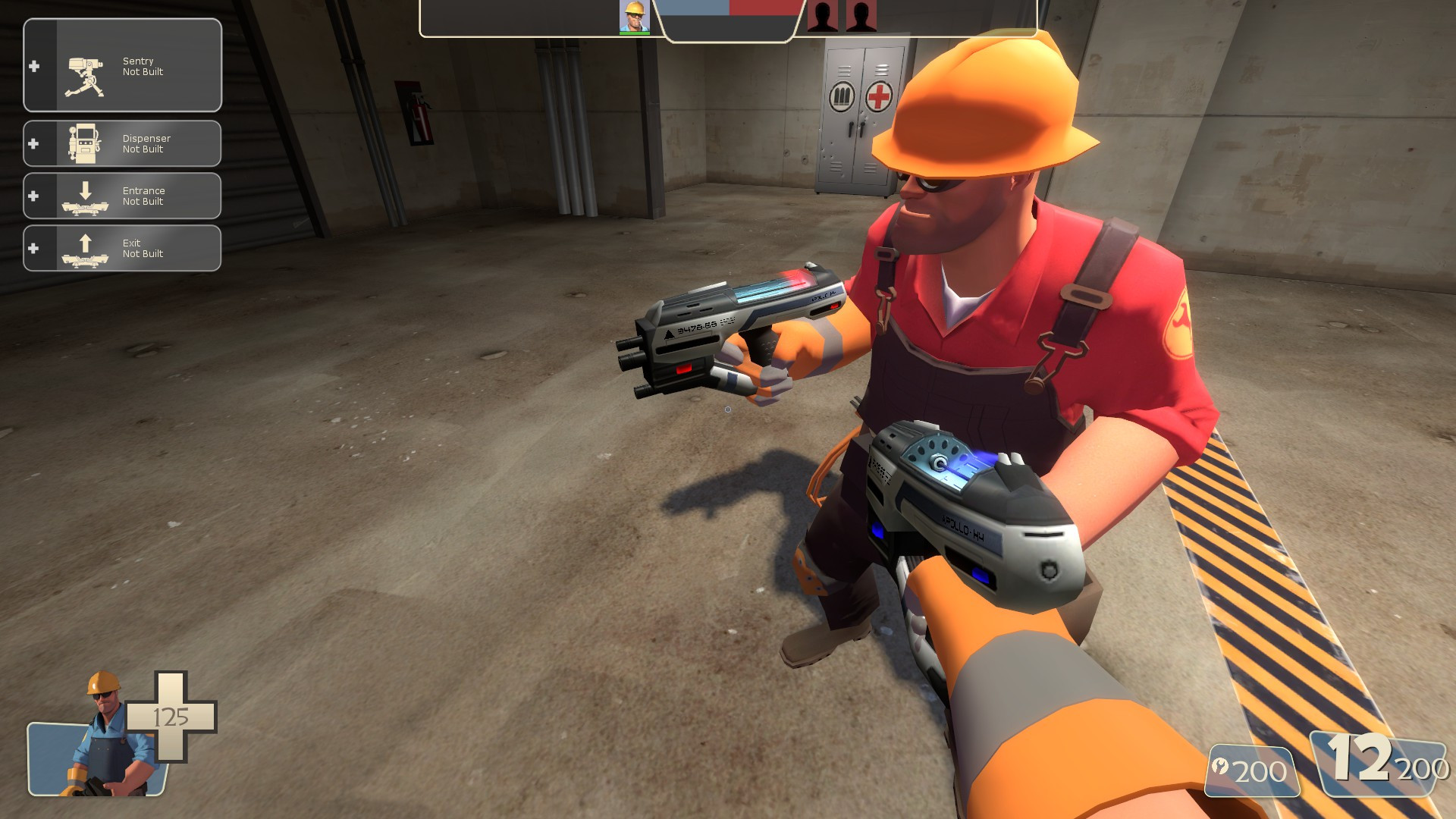Screen dimensions: 1456x819
Task: Click the plus next to Dispenser panel
Action: tap(33, 143)
